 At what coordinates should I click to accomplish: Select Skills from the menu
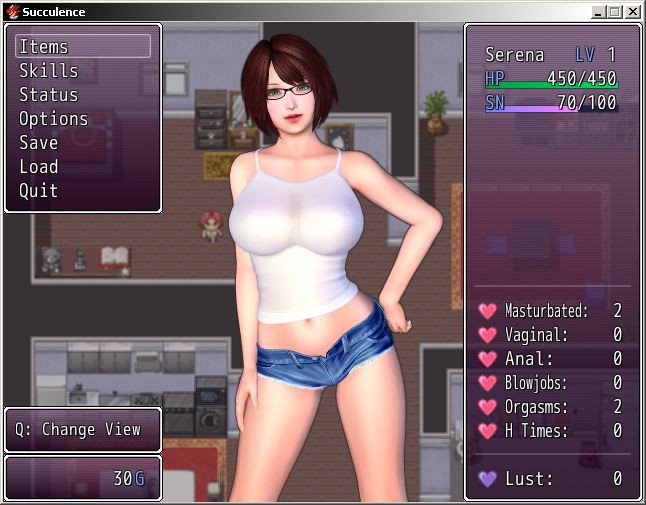[49, 71]
